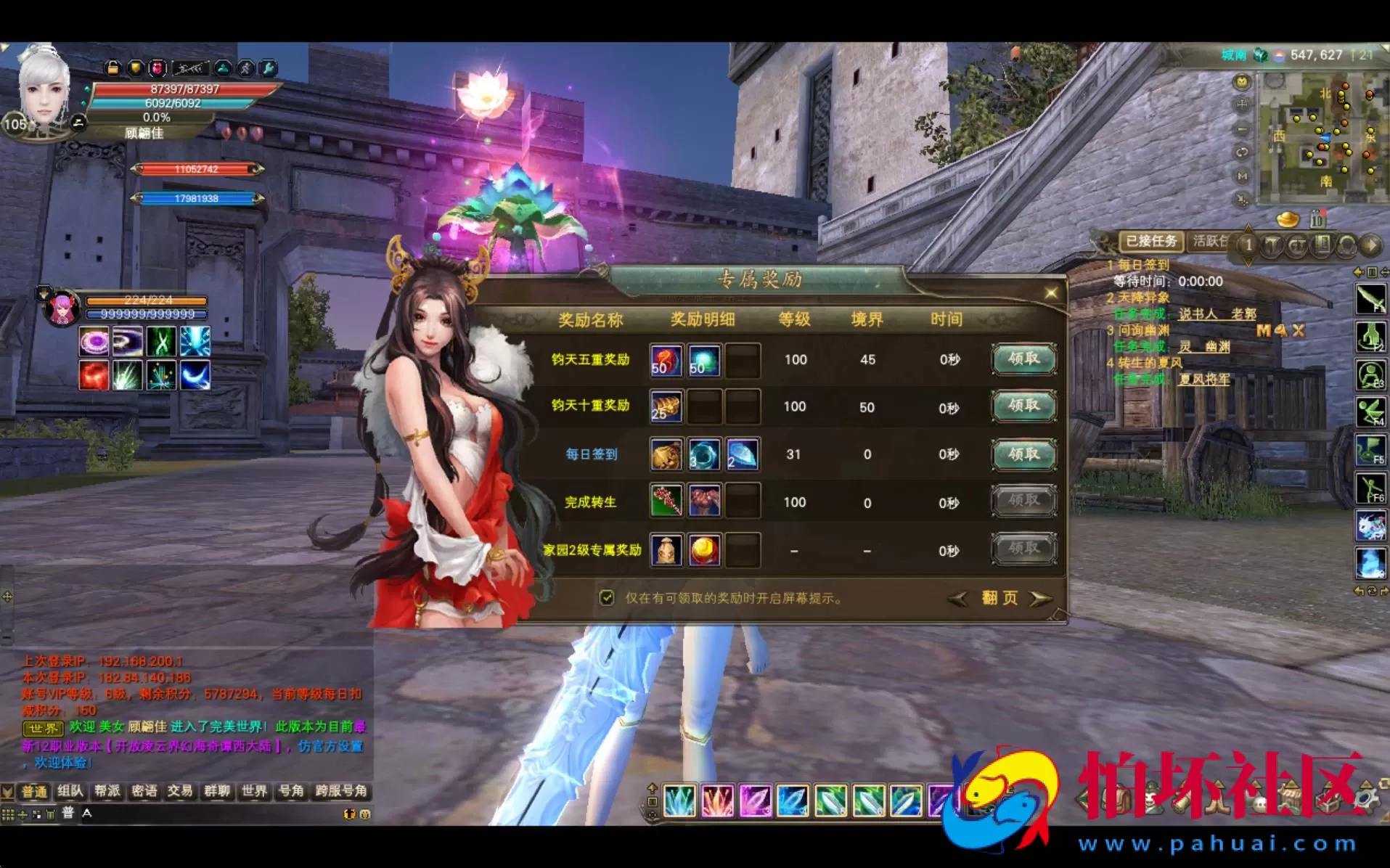Toggle the 普 chat channel filter button
Image resolution: width=1390 pixels, height=868 pixels.
(x=68, y=813)
